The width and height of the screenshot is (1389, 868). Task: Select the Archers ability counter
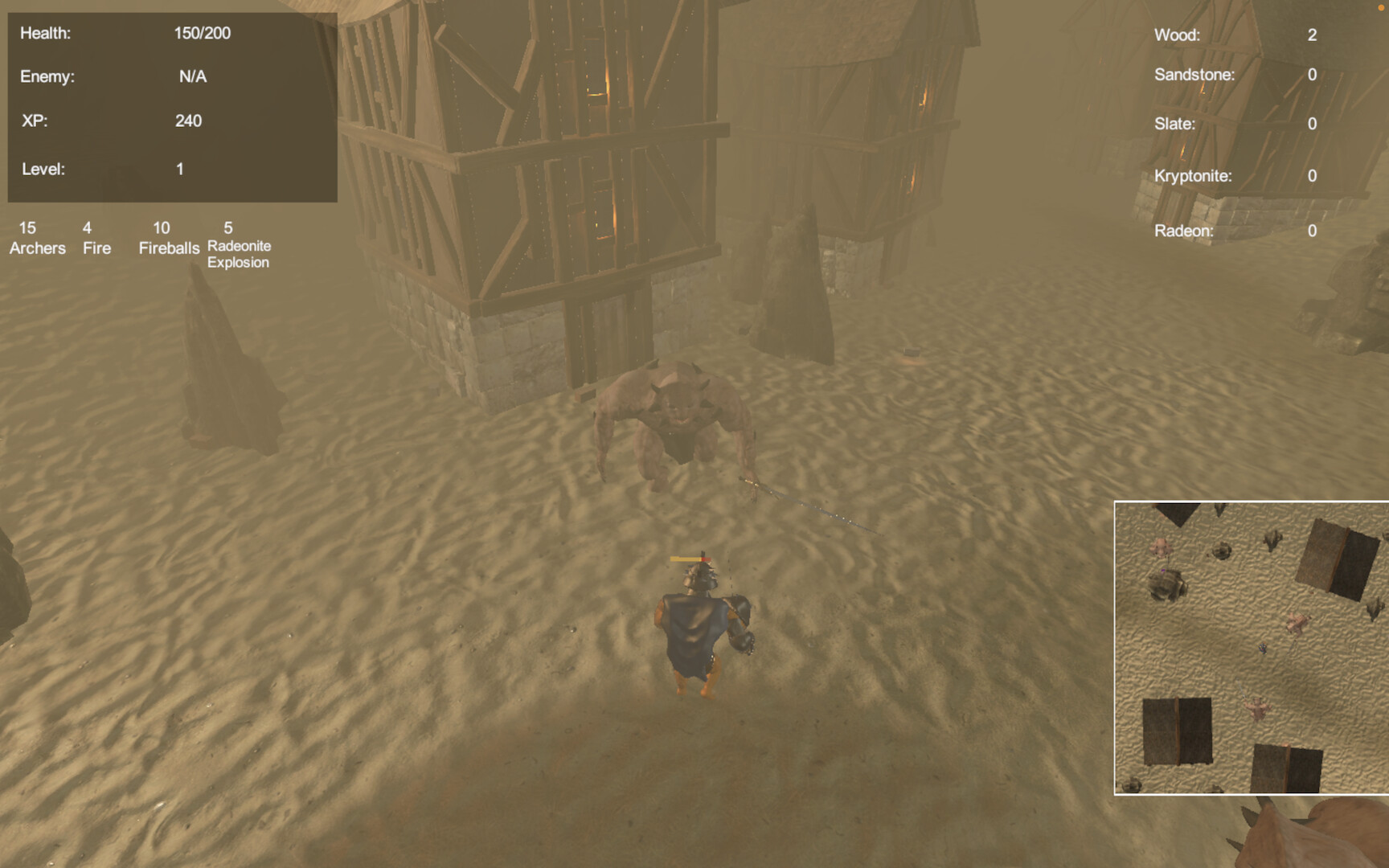click(38, 238)
